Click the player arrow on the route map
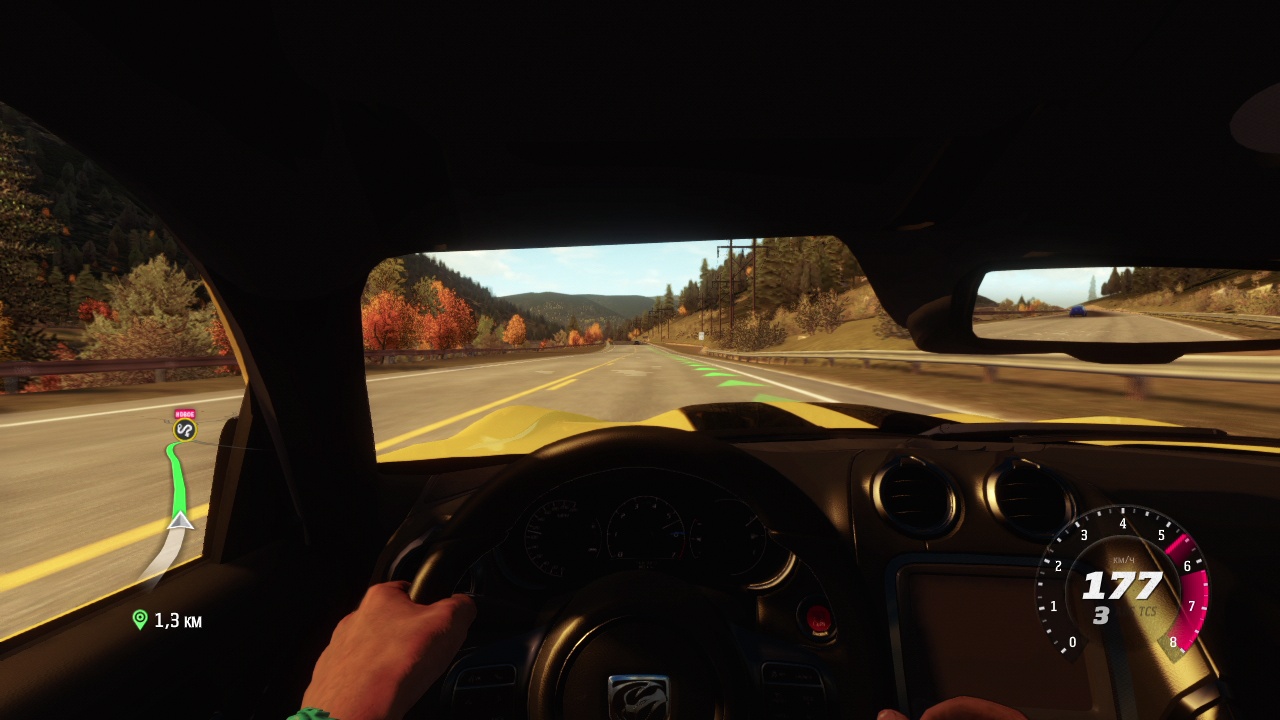This screenshot has width=1280, height=720. point(180,520)
